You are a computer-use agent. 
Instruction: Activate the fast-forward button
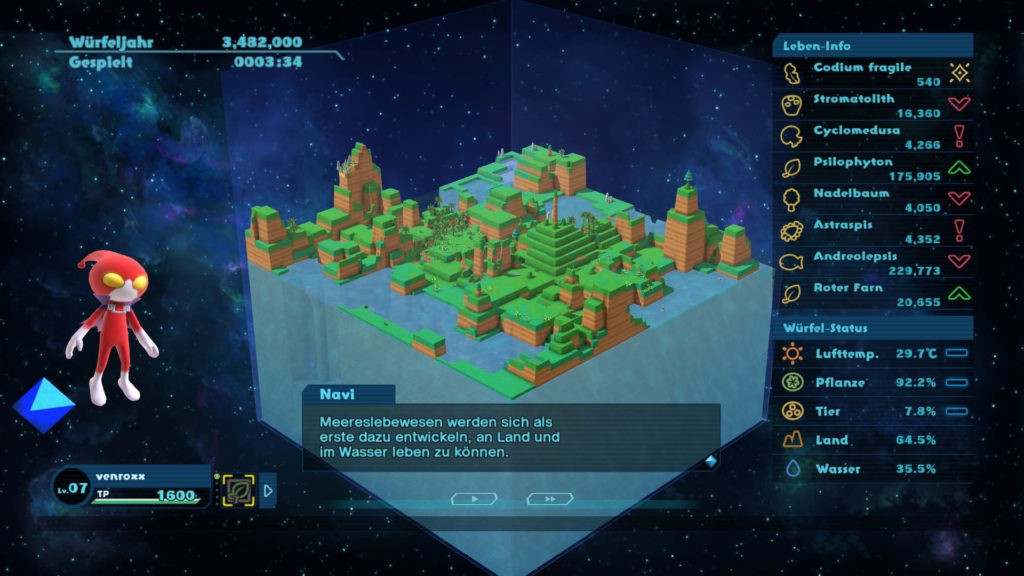click(x=550, y=498)
